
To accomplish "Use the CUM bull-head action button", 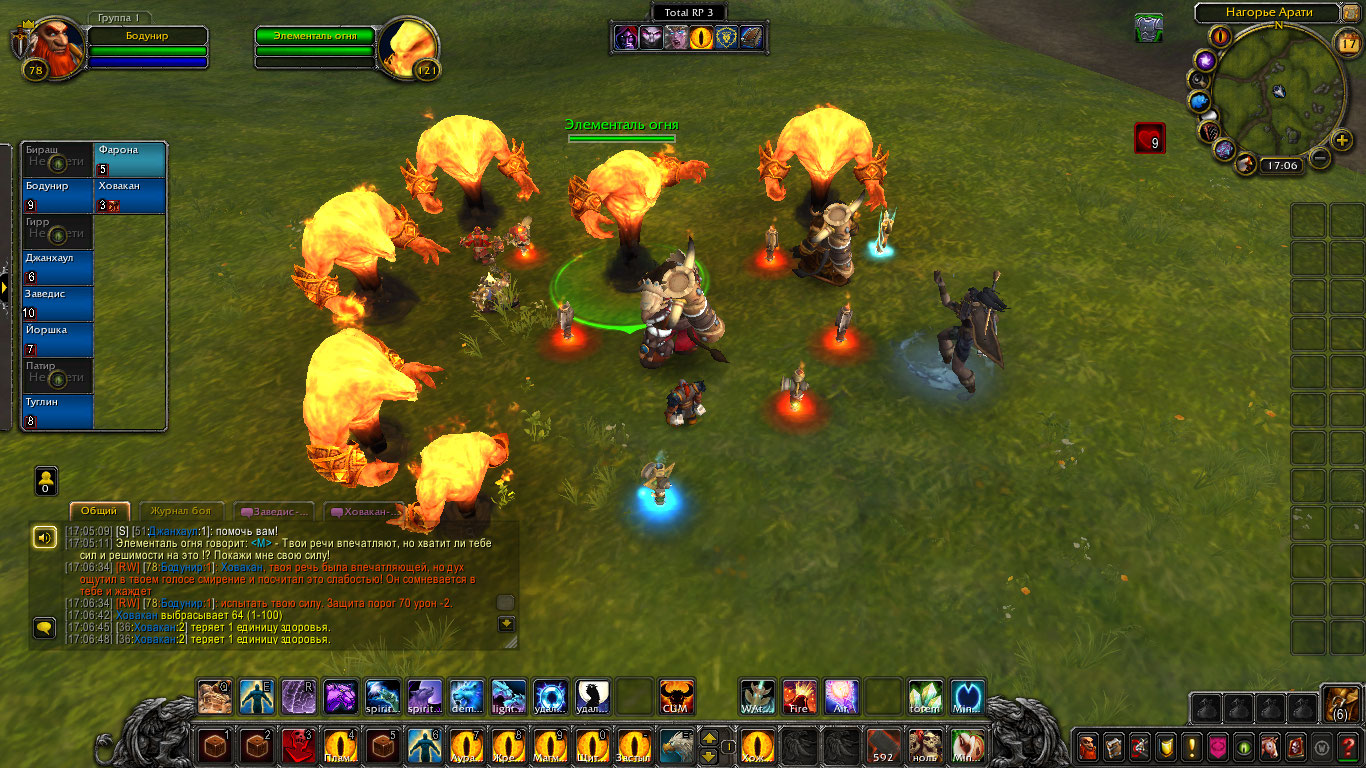I will point(677,697).
